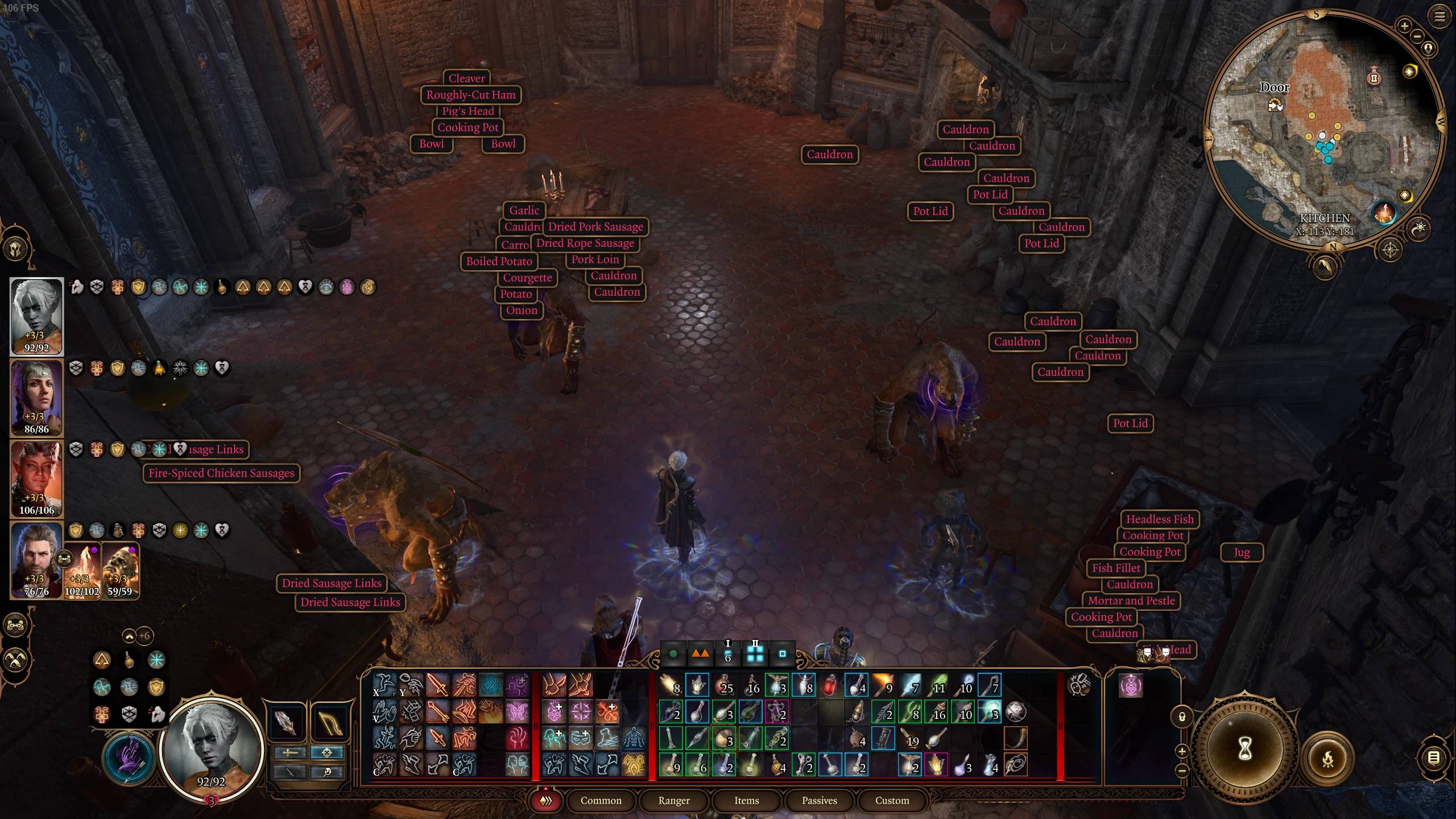Toggle the hotbar lock padlock button
The height and width of the screenshot is (819, 1456).
click(1182, 716)
